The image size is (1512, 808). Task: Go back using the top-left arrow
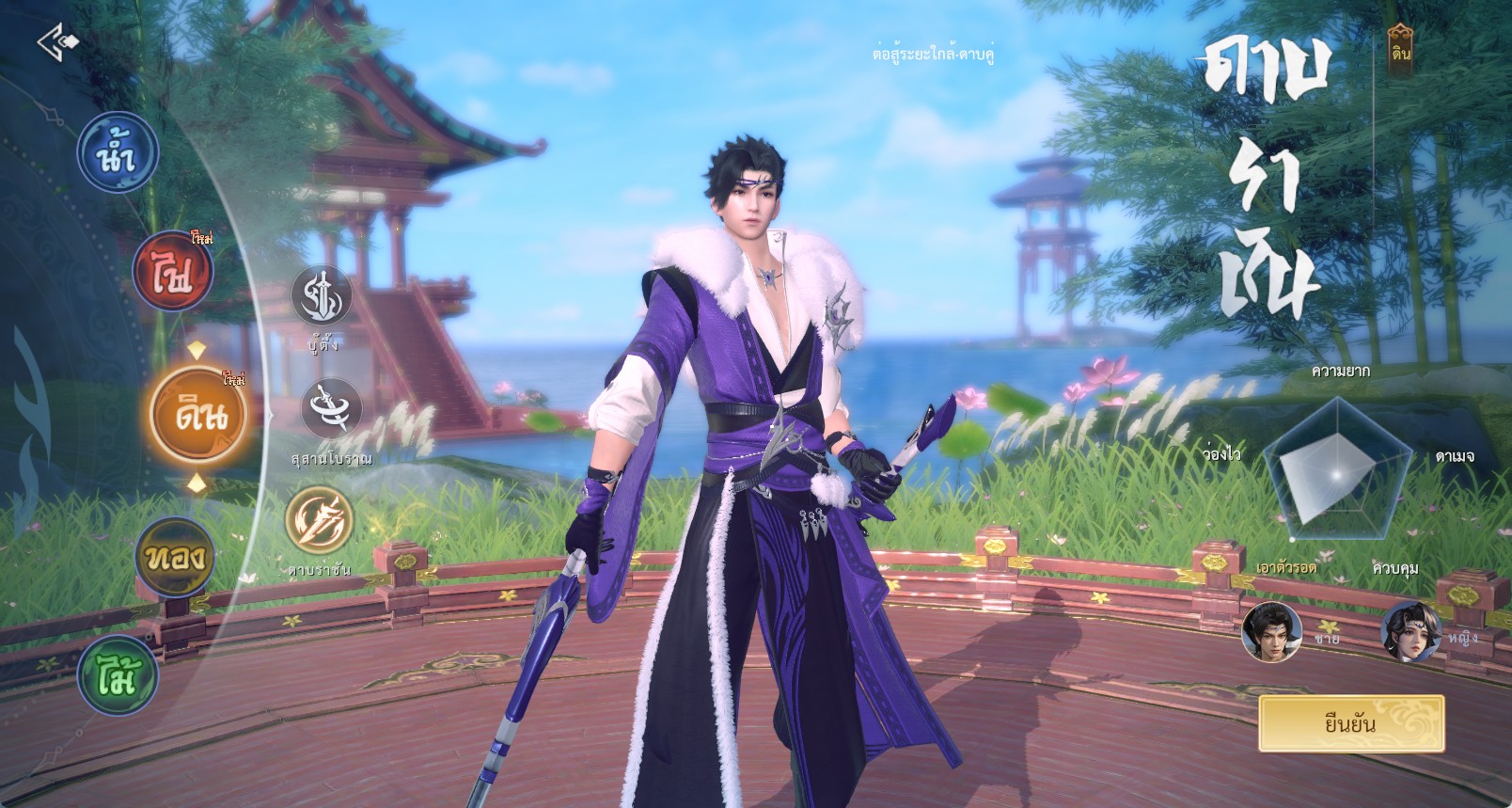[57, 42]
